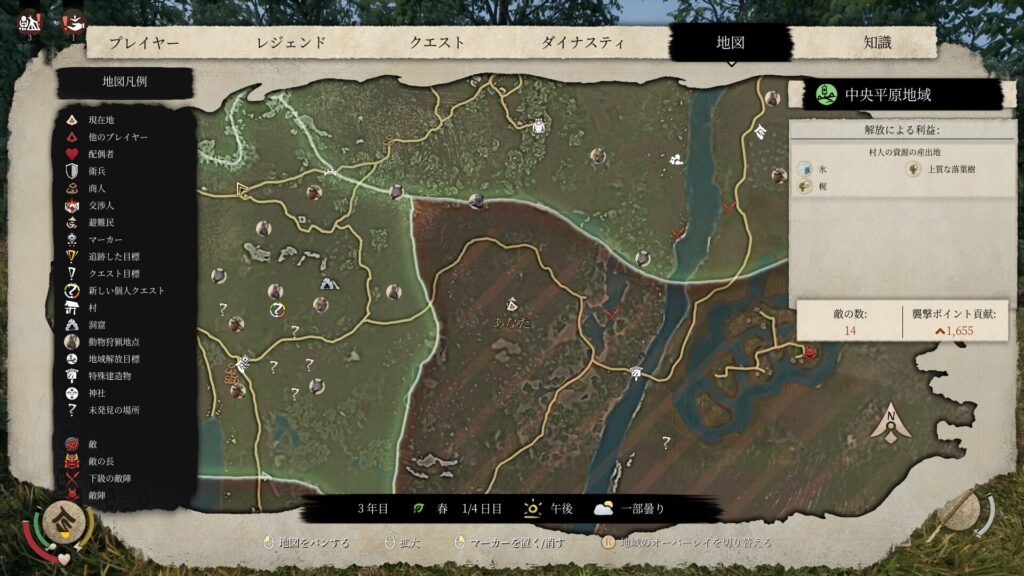This screenshot has width=1024, height=576.
Task: Click the 商人 legend entry
Action: [x=96, y=188]
